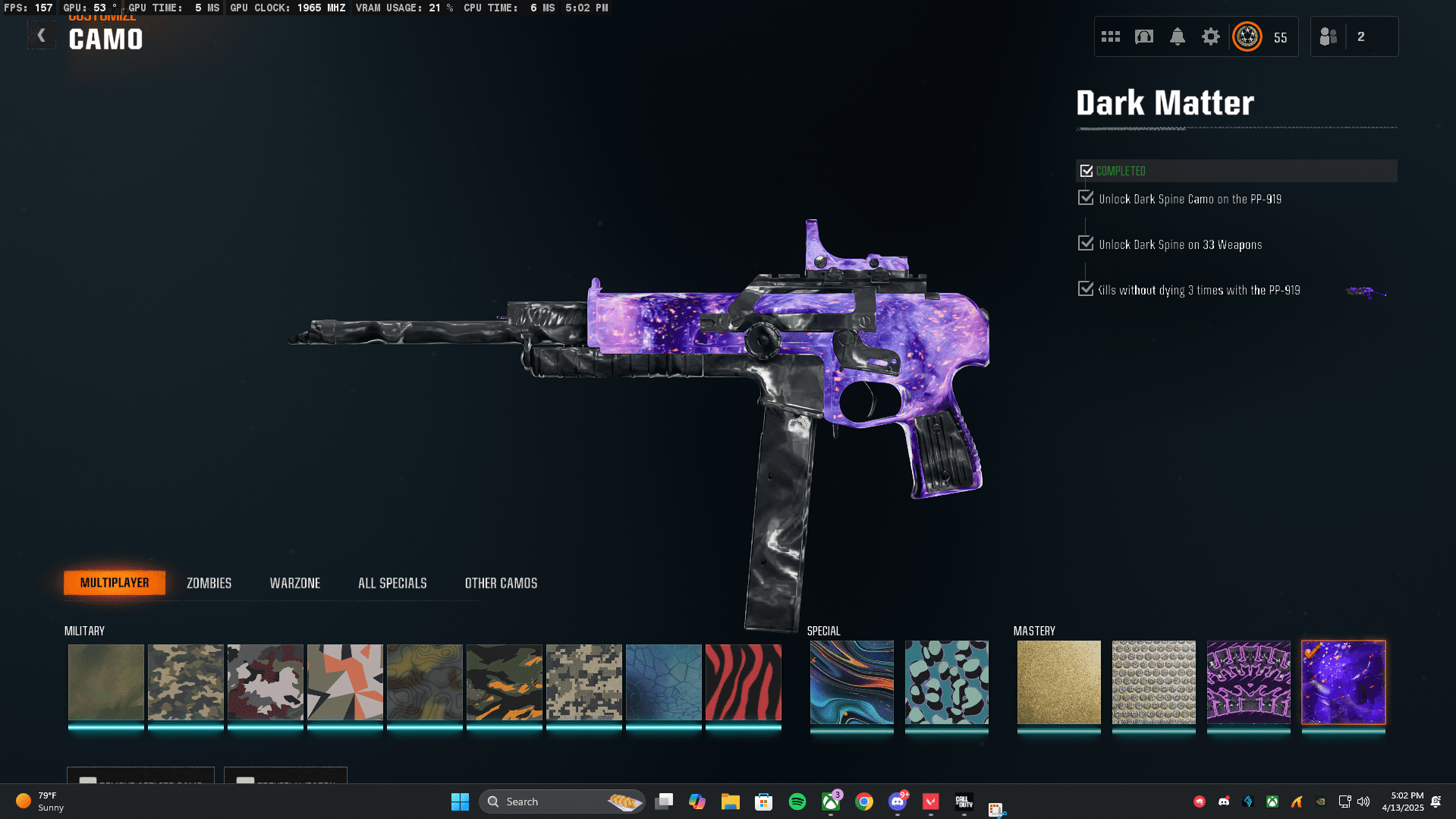Select the red tiger stripe camo
1456x819 pixels.
pyautogui.click(x=743, y=682)
